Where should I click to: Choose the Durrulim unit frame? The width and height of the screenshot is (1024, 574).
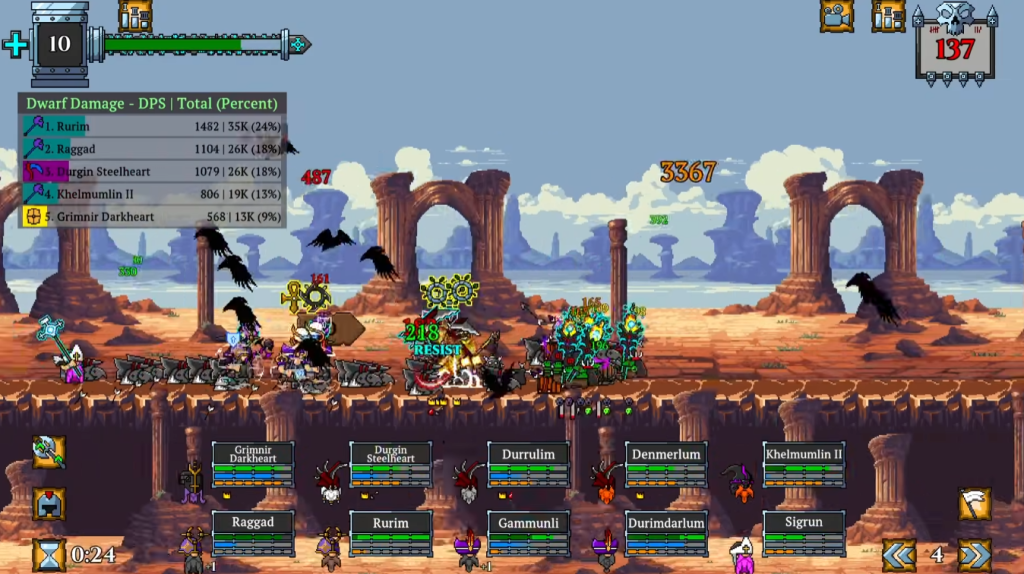pos(528,465)
